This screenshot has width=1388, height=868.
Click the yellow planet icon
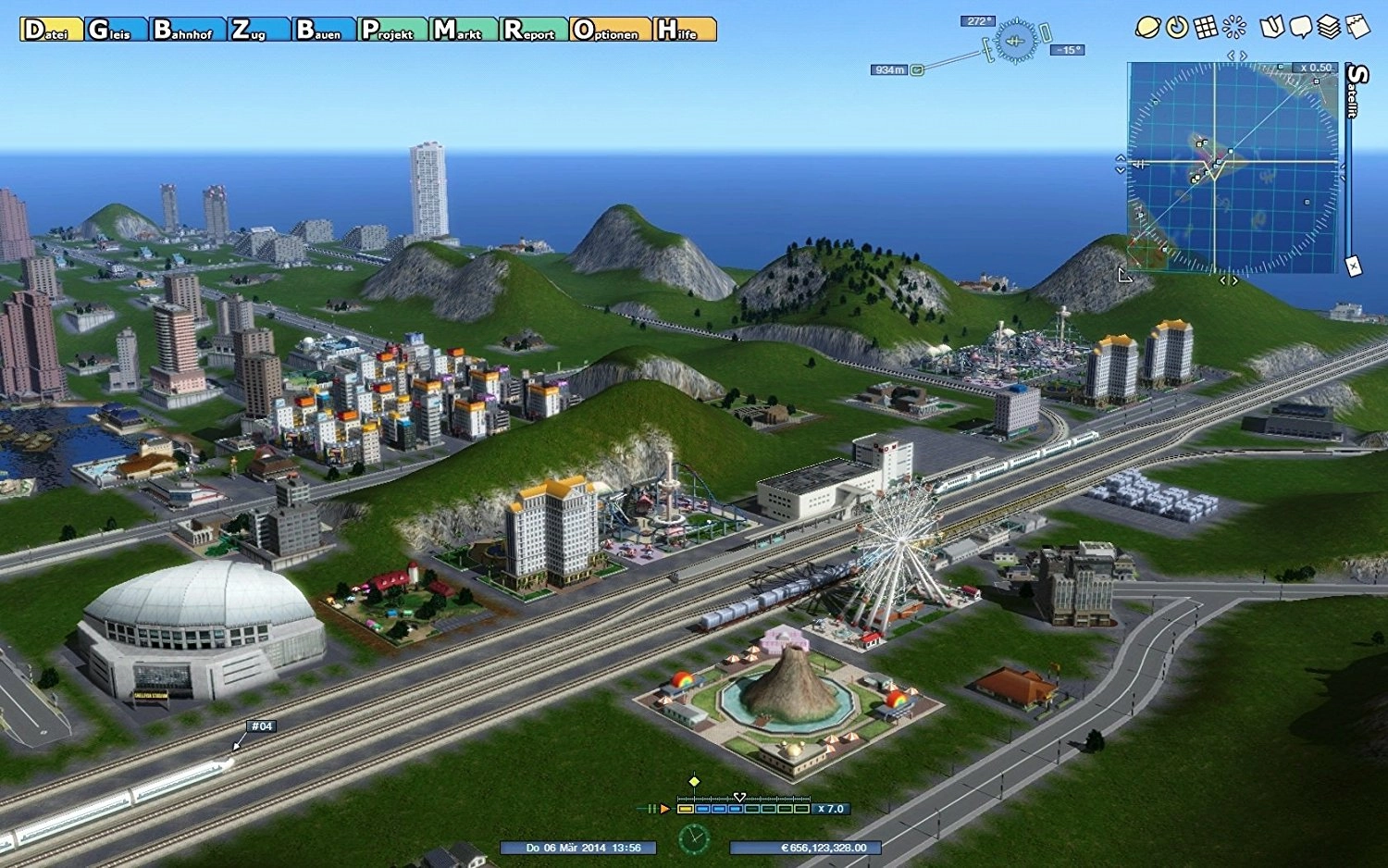[1147, 27]
